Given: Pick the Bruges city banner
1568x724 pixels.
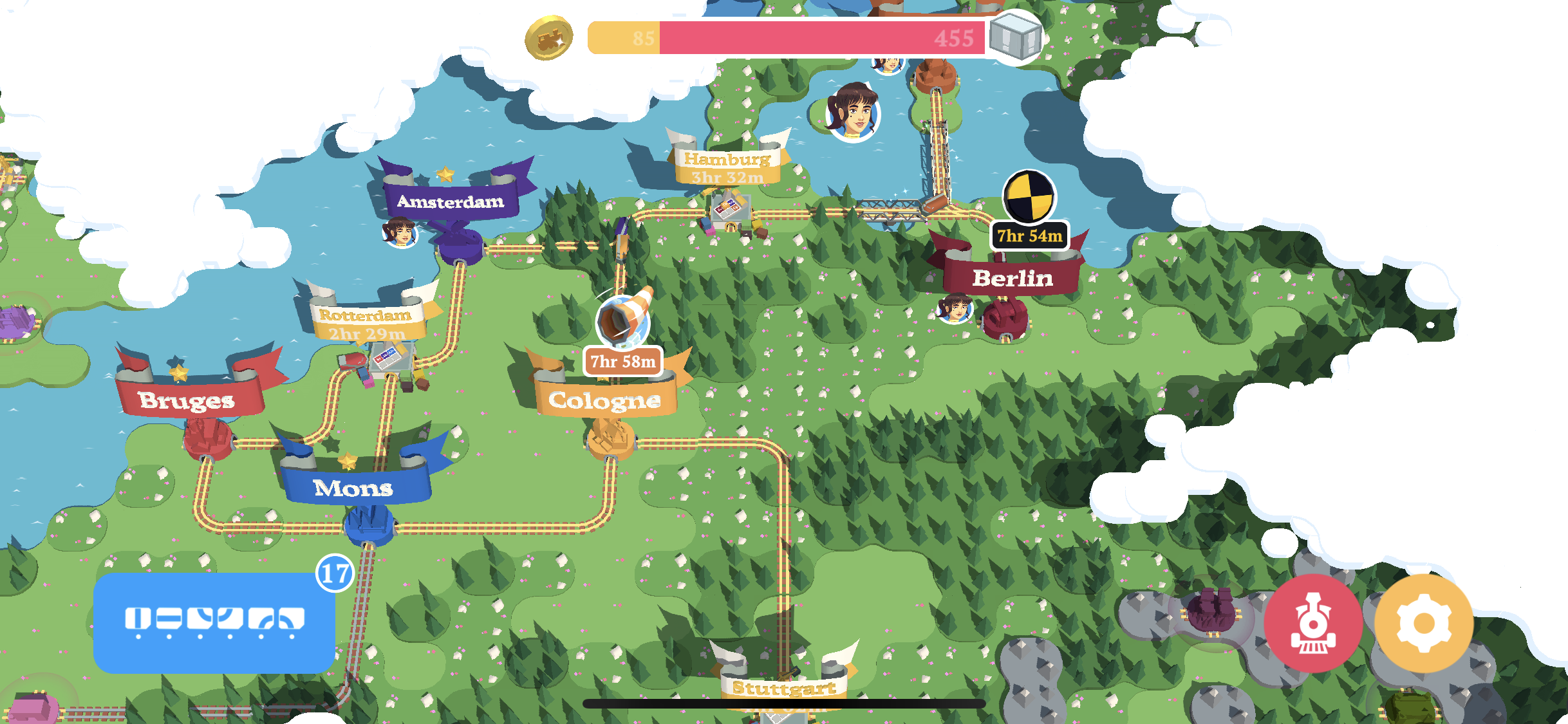Looking at the screenshot, I should [187, 400].
